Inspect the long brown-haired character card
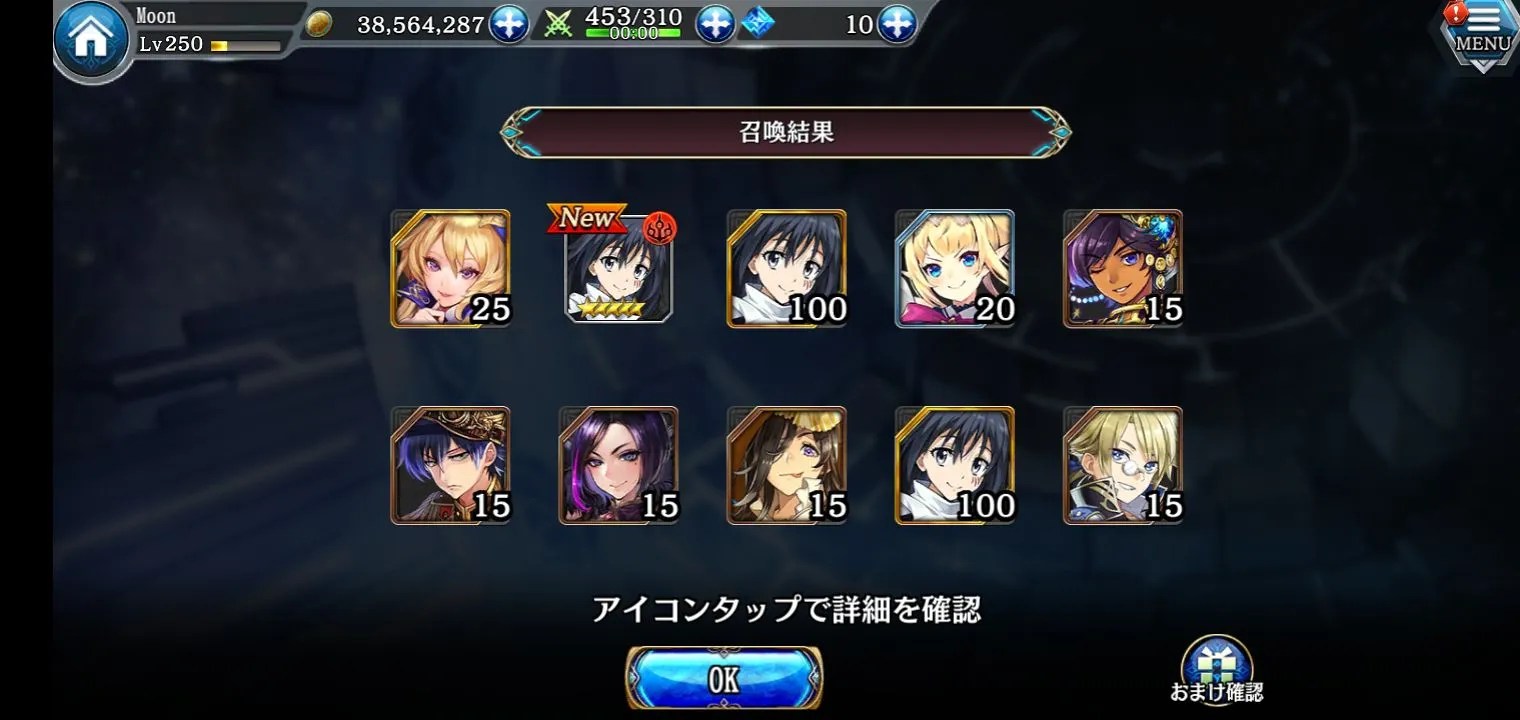The width and height of the screenshot is (1520, 720). [786, 465]
